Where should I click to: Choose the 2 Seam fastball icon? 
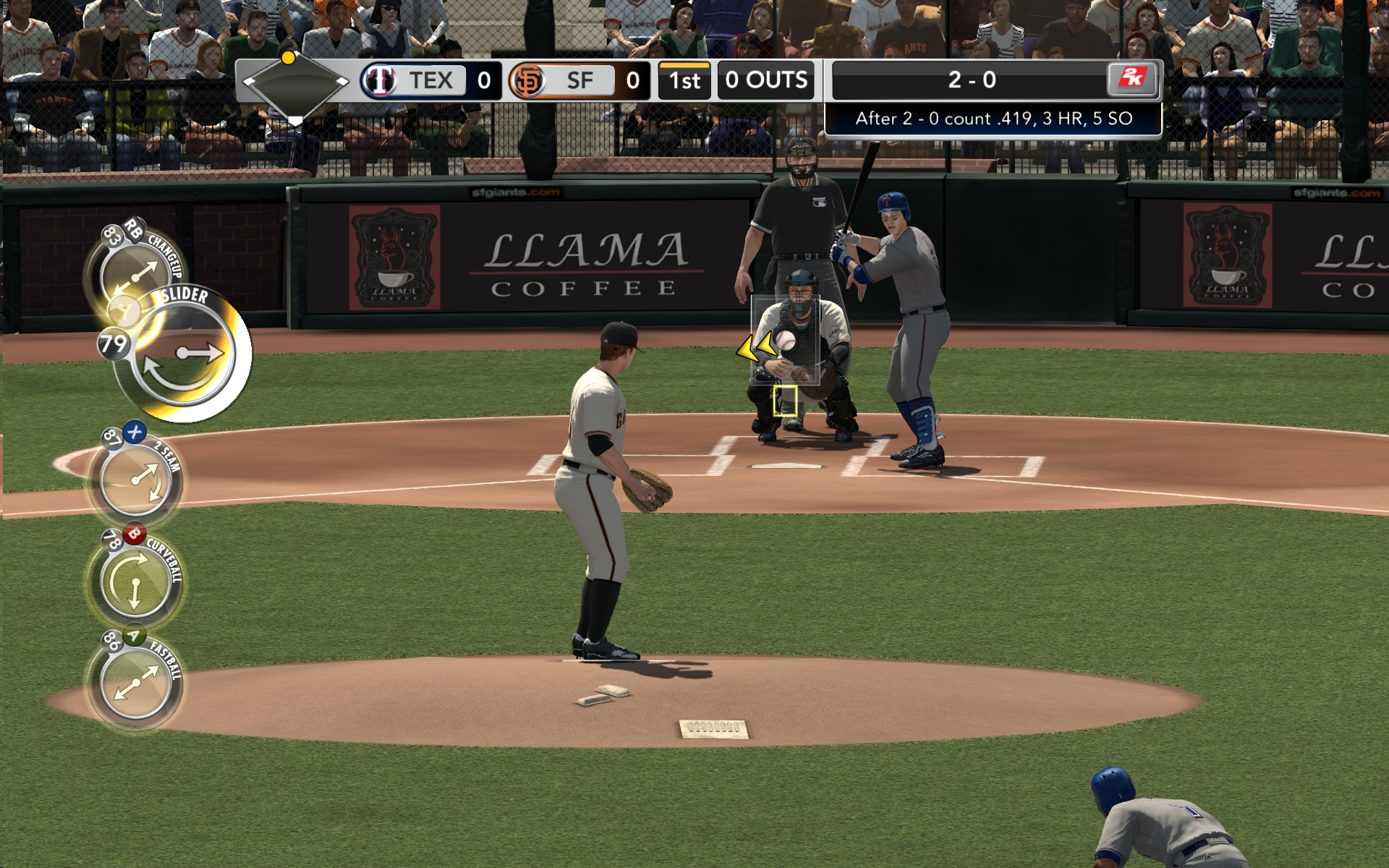134,477
